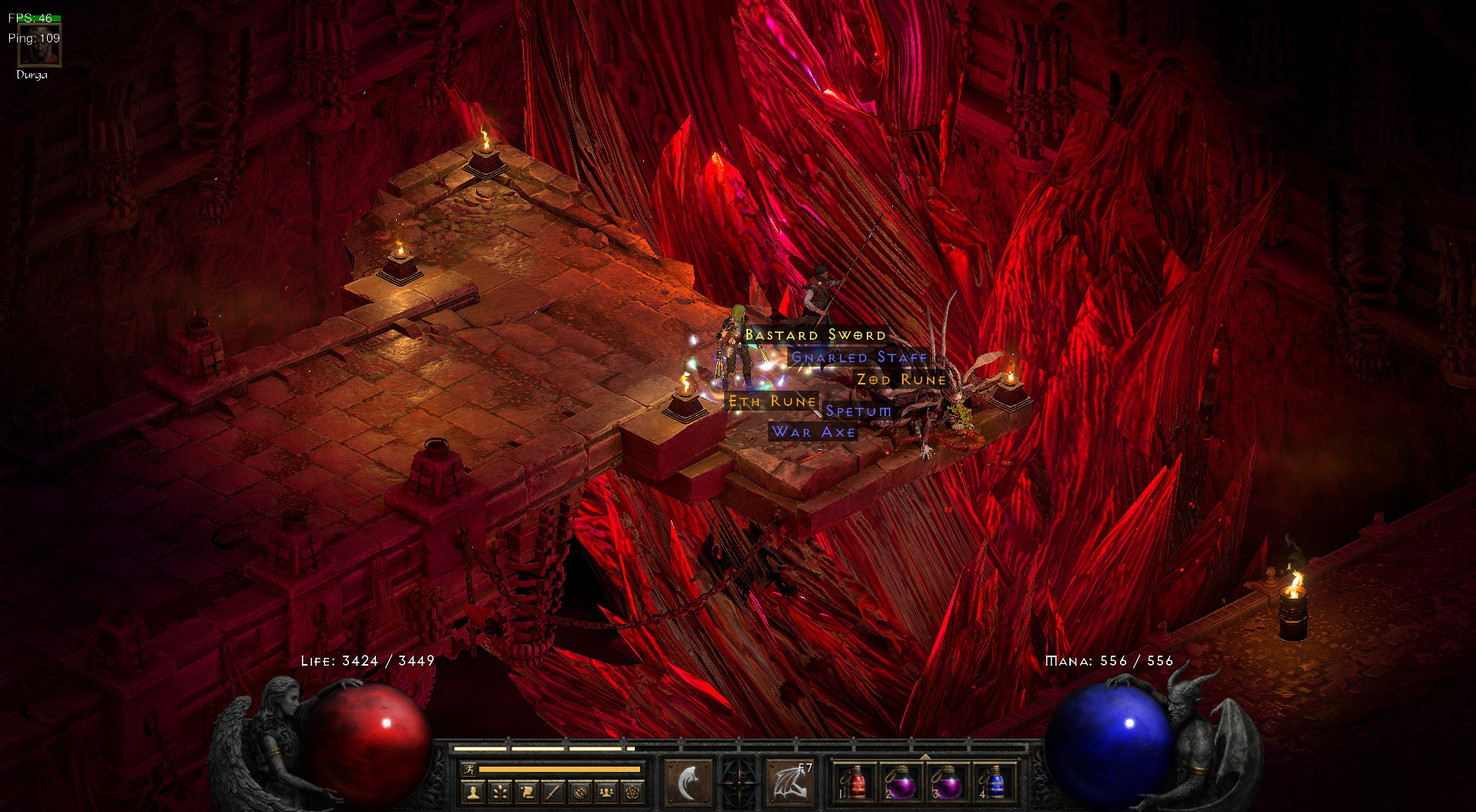
Task: Open the skill tree icon
Action: coord(499,794)
